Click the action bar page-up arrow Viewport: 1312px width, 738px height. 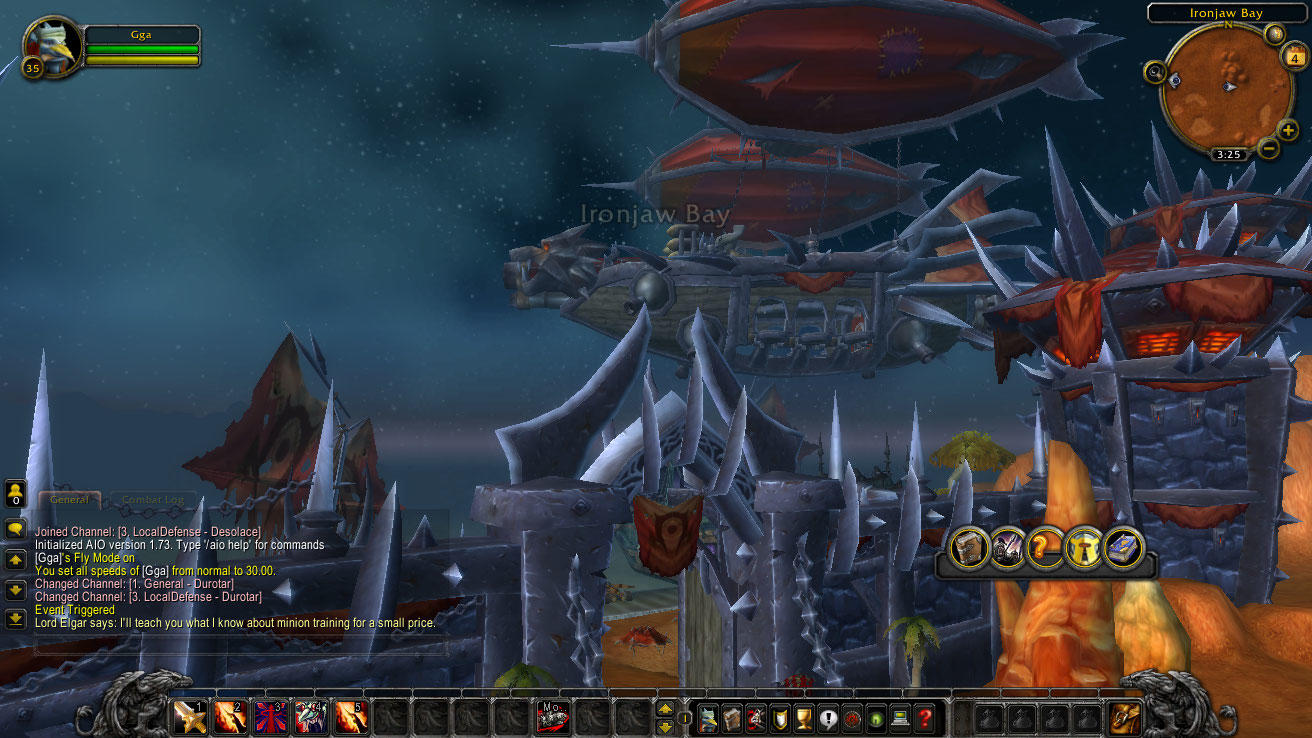click(x=665, y=710)
